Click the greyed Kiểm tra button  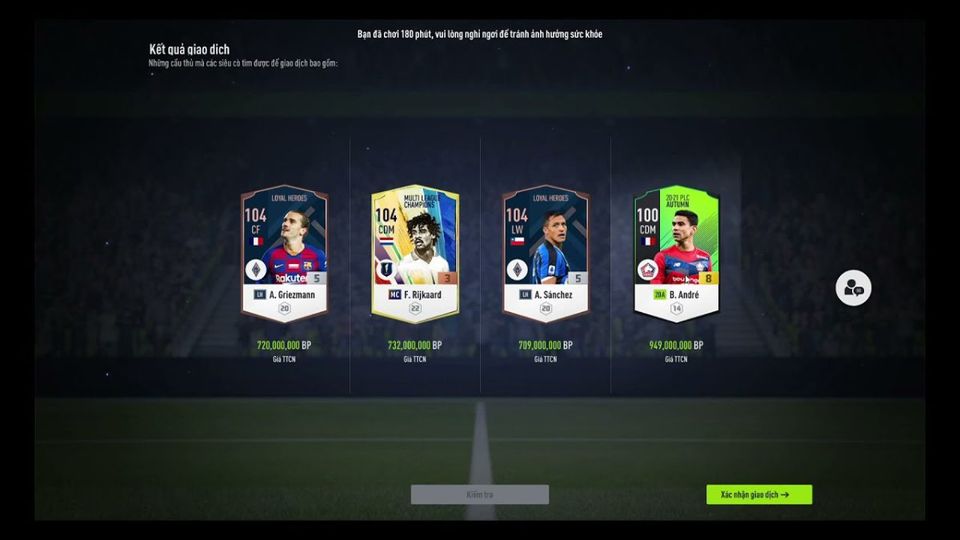point(480,494)
